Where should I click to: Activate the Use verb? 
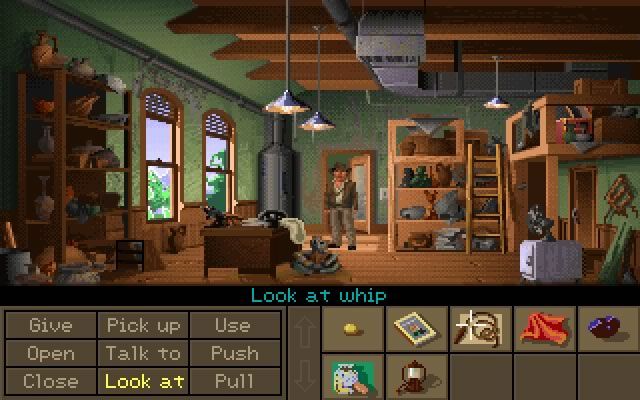[232, 326]
